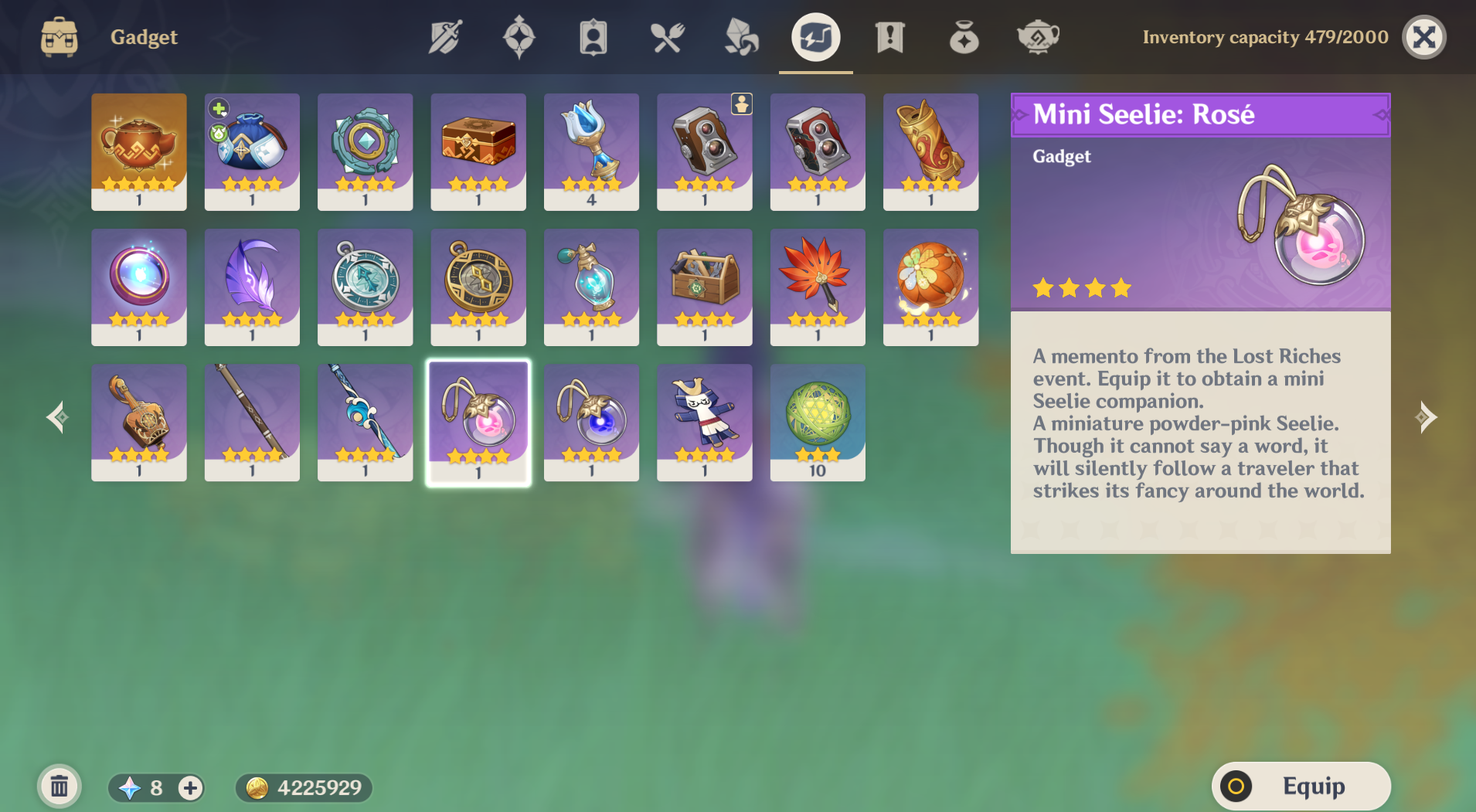Equip the Mini Seelie: Rosé gadget
This screenshot has width=1476, height=812.
click(1301, 787)
